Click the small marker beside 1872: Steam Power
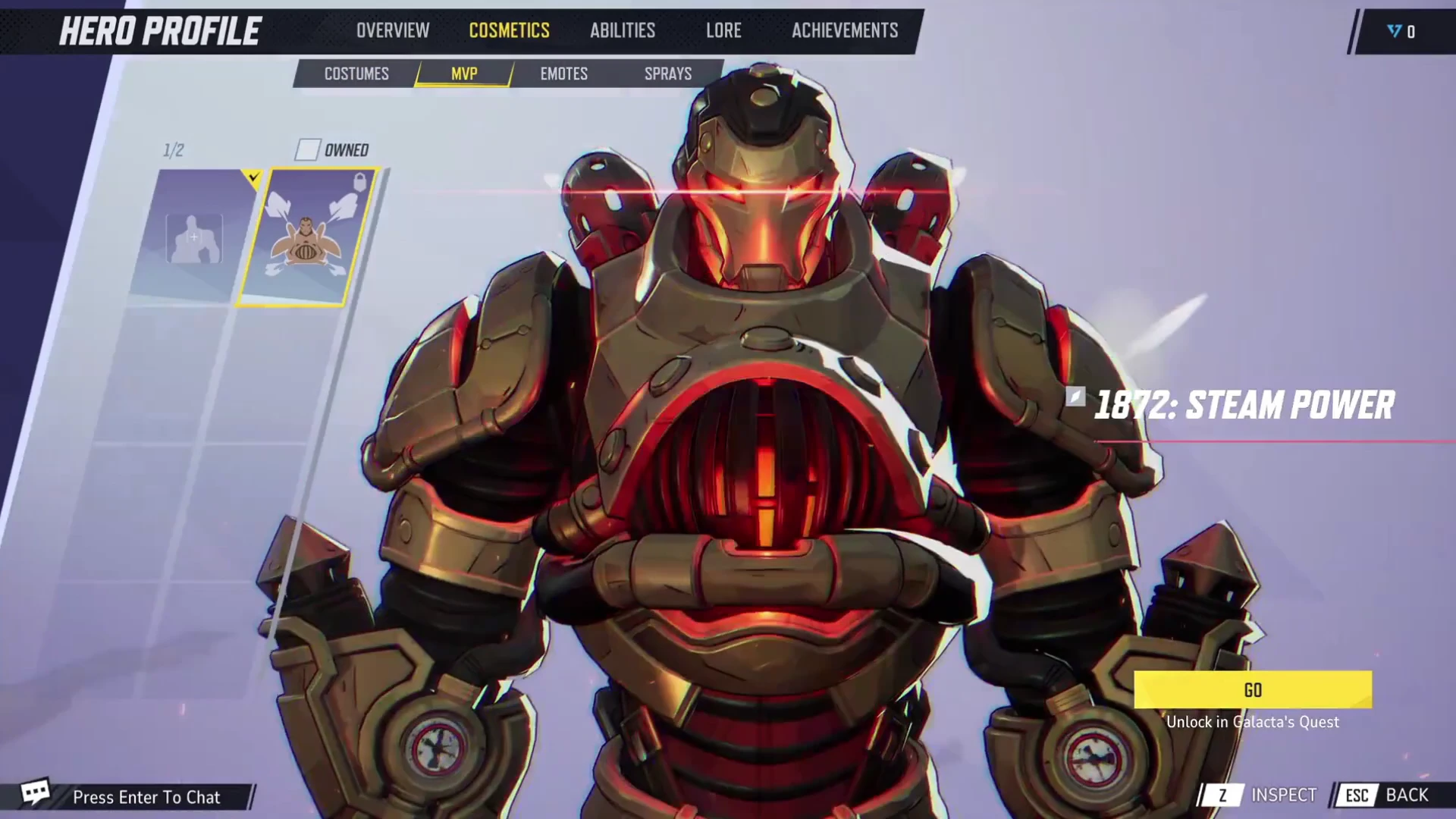 (1075, 395)
